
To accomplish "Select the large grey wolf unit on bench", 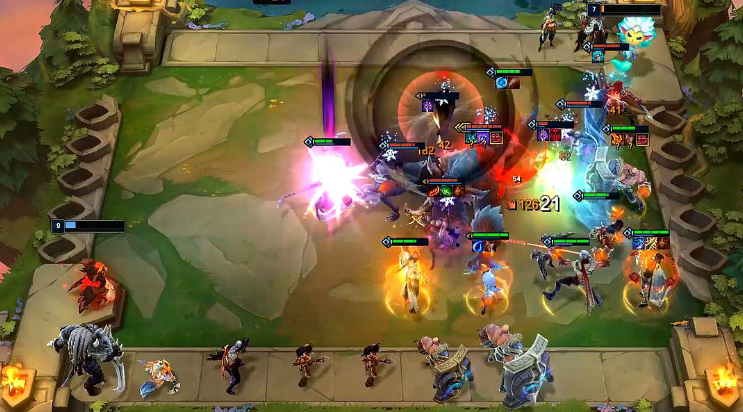I will (x=88, y=354).
